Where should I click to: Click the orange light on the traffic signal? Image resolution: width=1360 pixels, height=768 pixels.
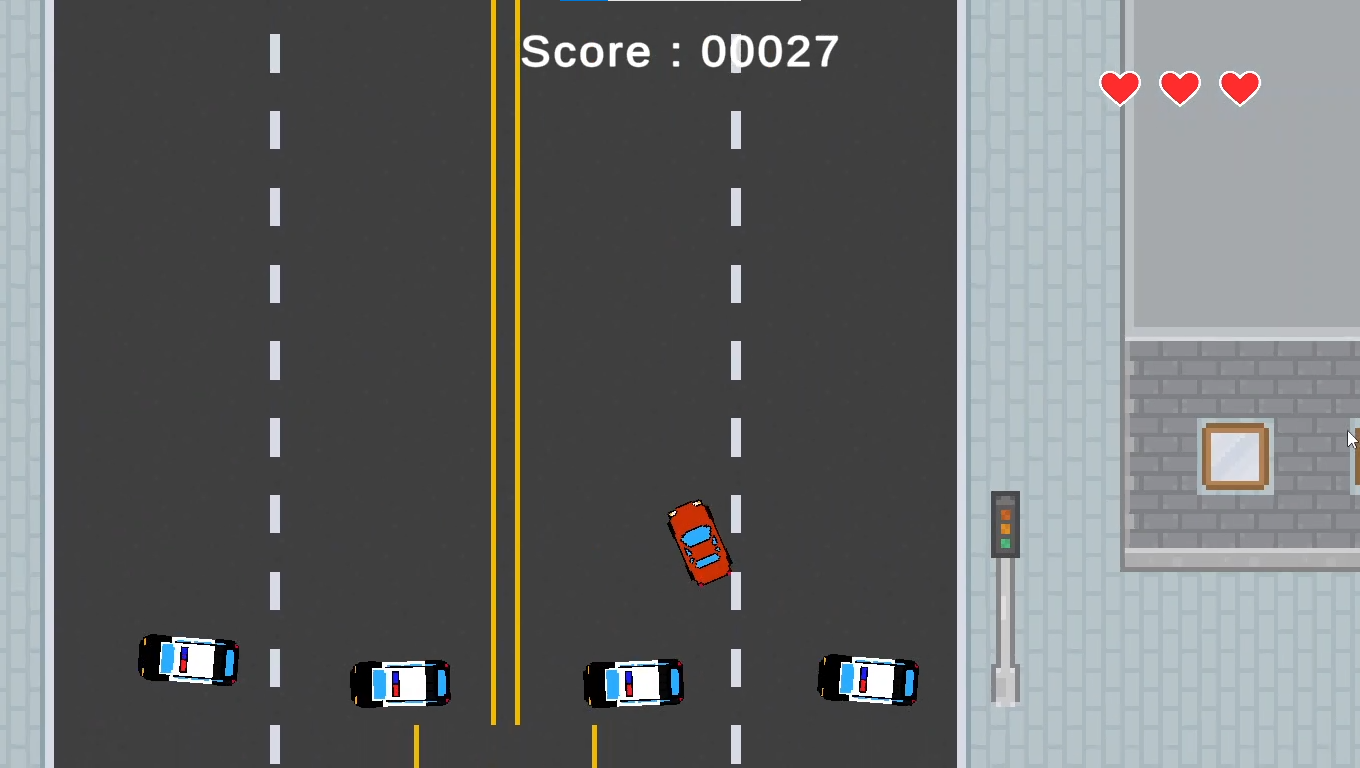[x=1005, y=528]
